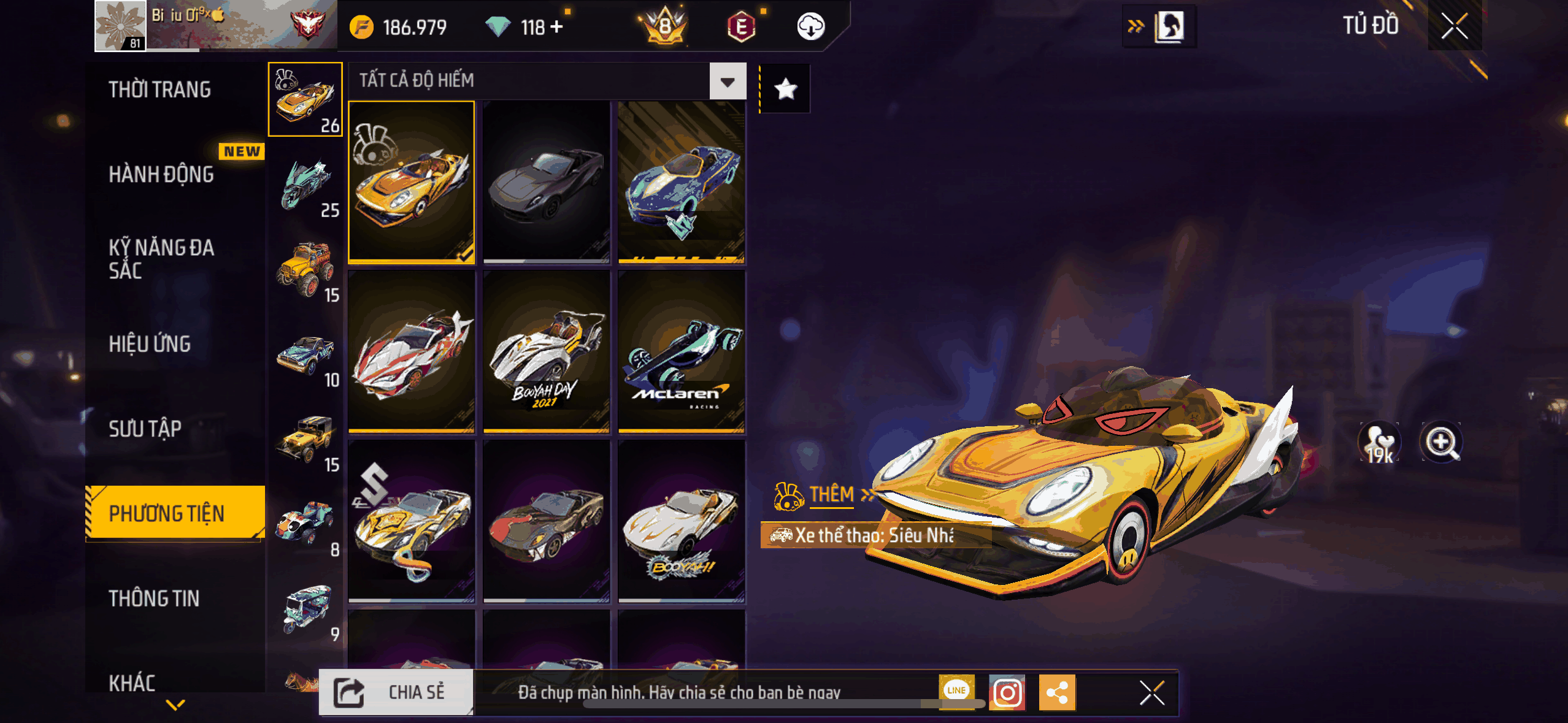Select the blue starry sports car skin

click(x=682, y=182)
